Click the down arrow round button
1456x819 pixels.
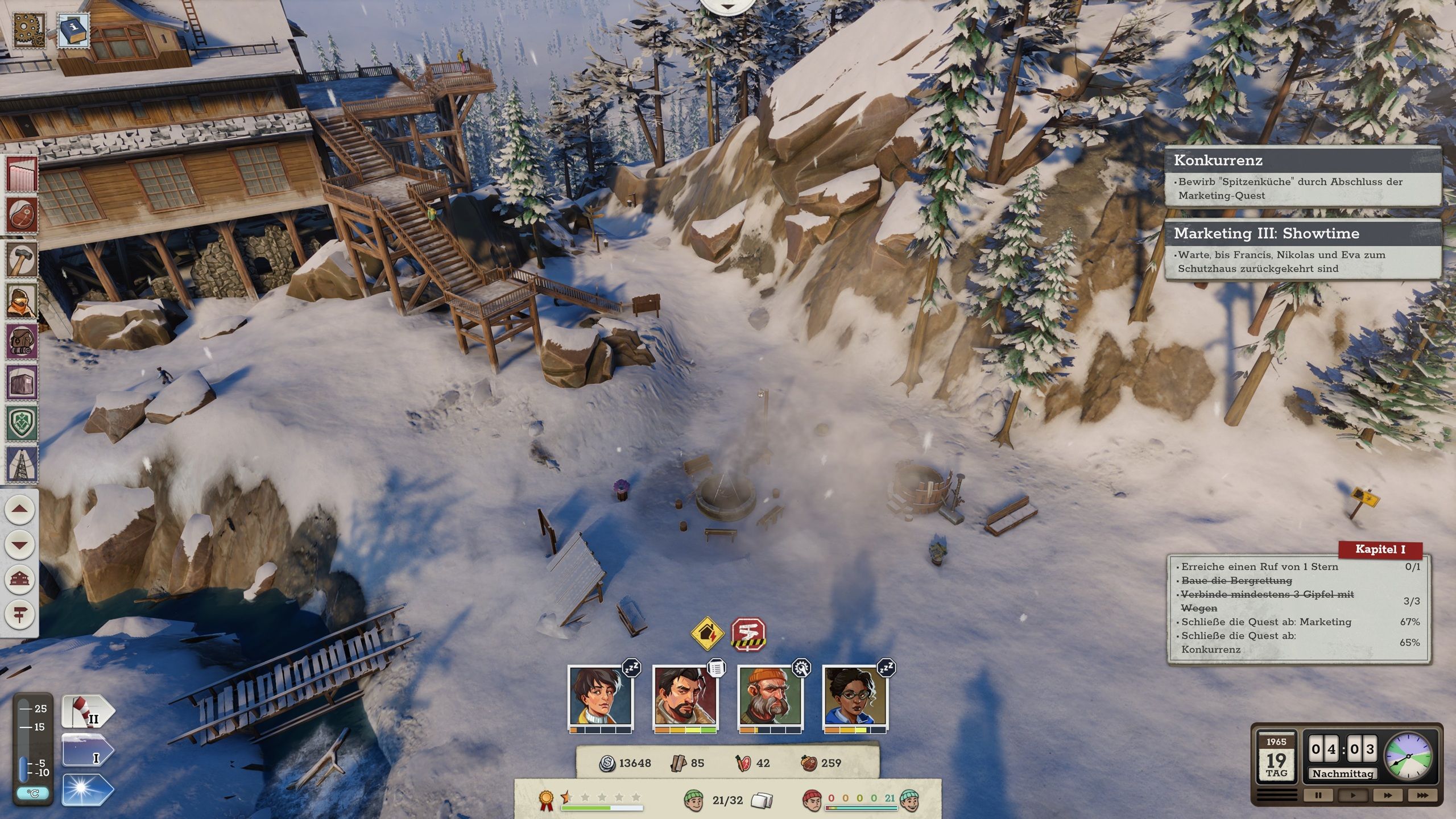[19, 544]
